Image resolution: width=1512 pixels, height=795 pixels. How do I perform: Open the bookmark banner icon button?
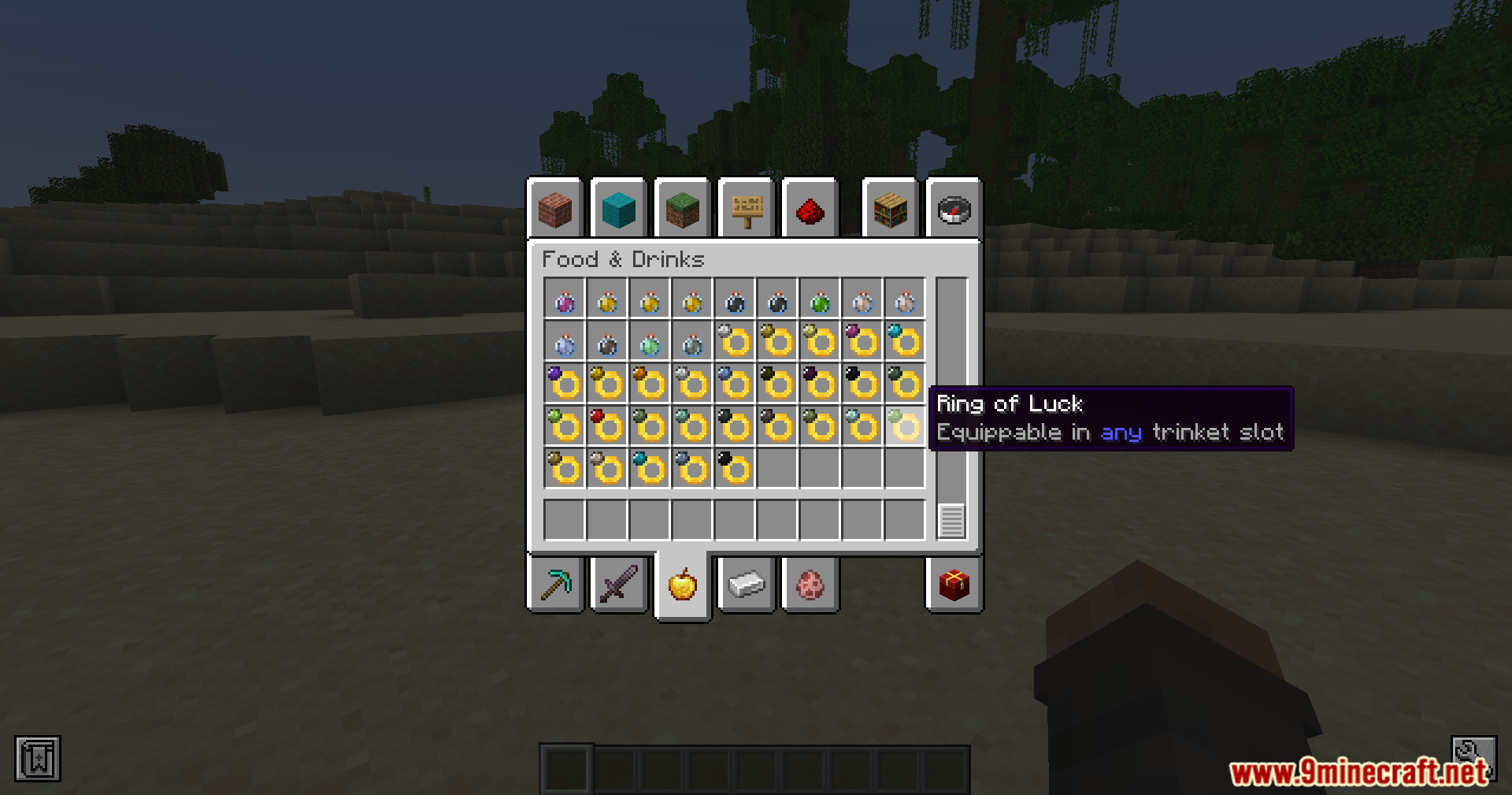click(x=38, y=759)
